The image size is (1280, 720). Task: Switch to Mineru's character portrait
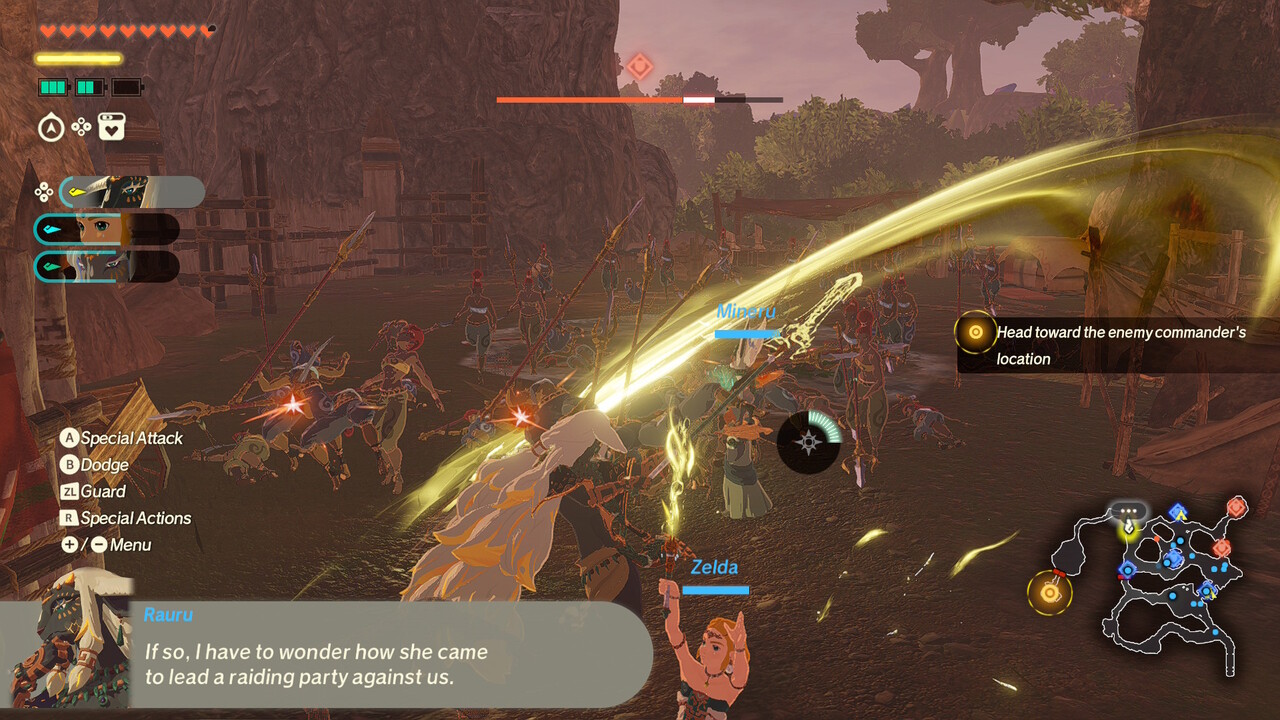pos(106,267)
